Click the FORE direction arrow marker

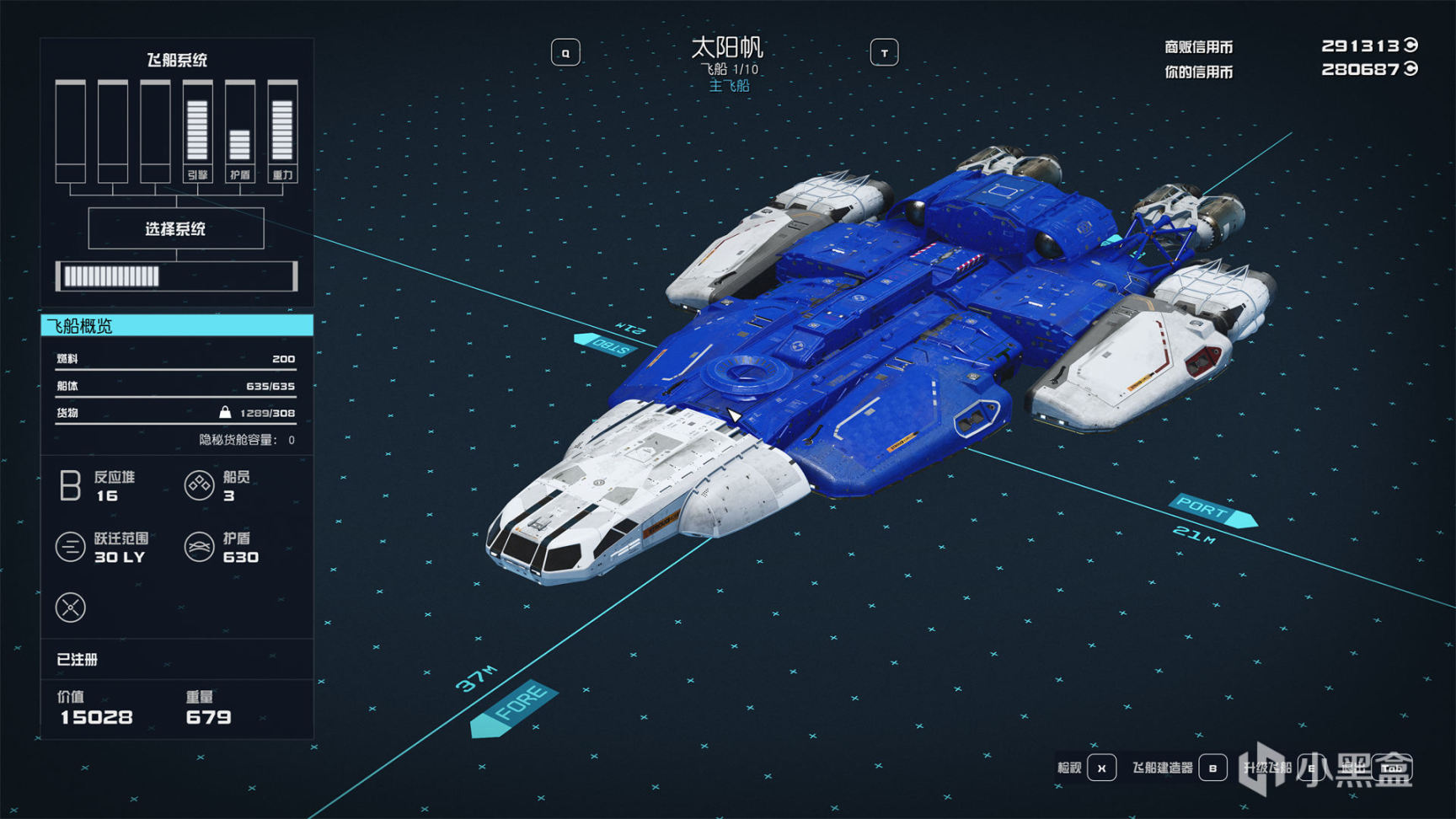[515, 708]
